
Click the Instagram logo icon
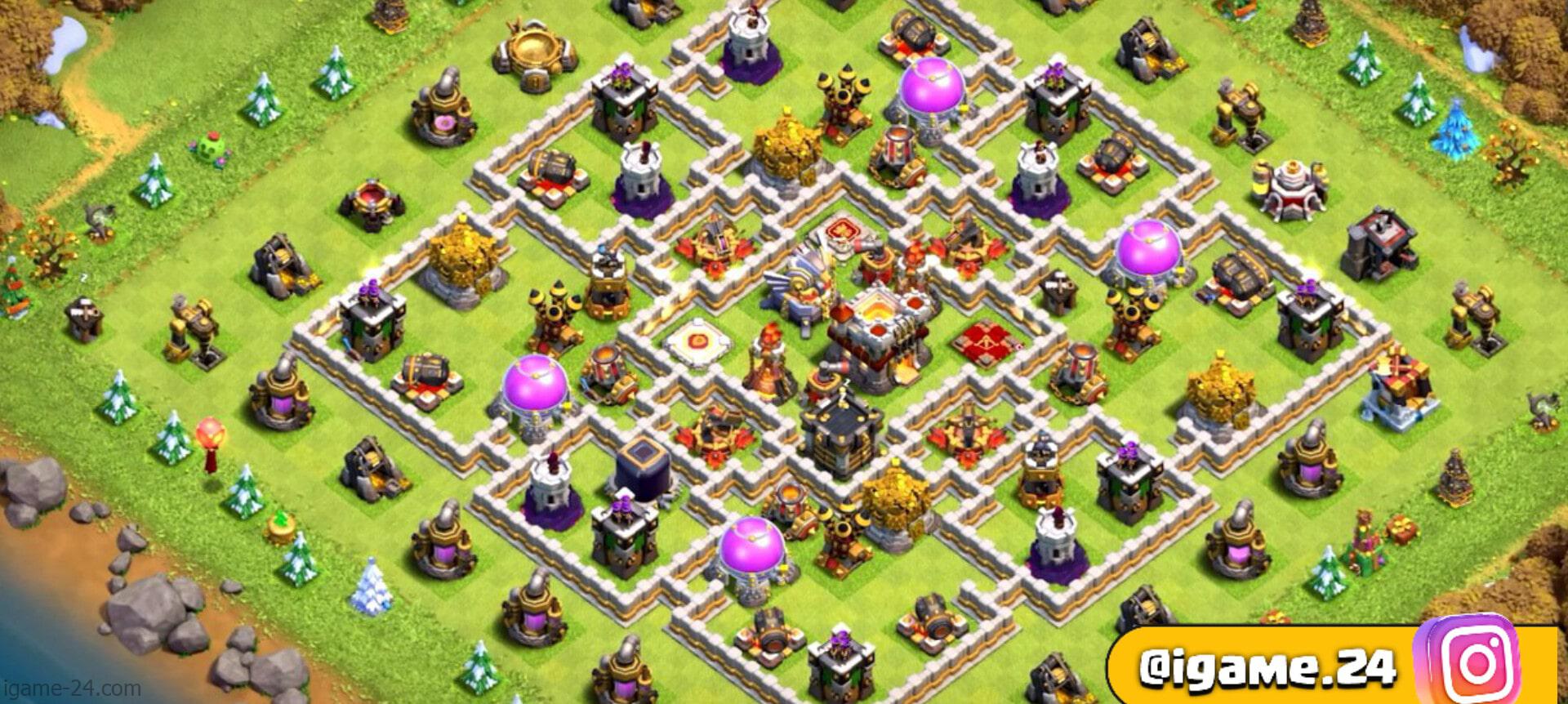pyautogui.click(x=1477, y=662)
